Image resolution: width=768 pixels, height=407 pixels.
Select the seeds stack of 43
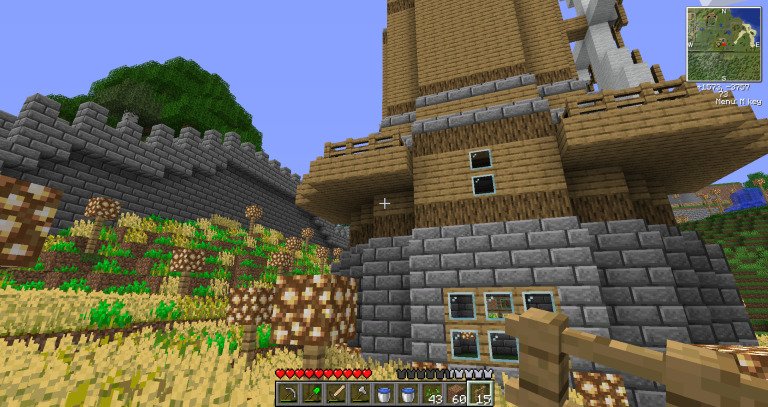point(432,394)
